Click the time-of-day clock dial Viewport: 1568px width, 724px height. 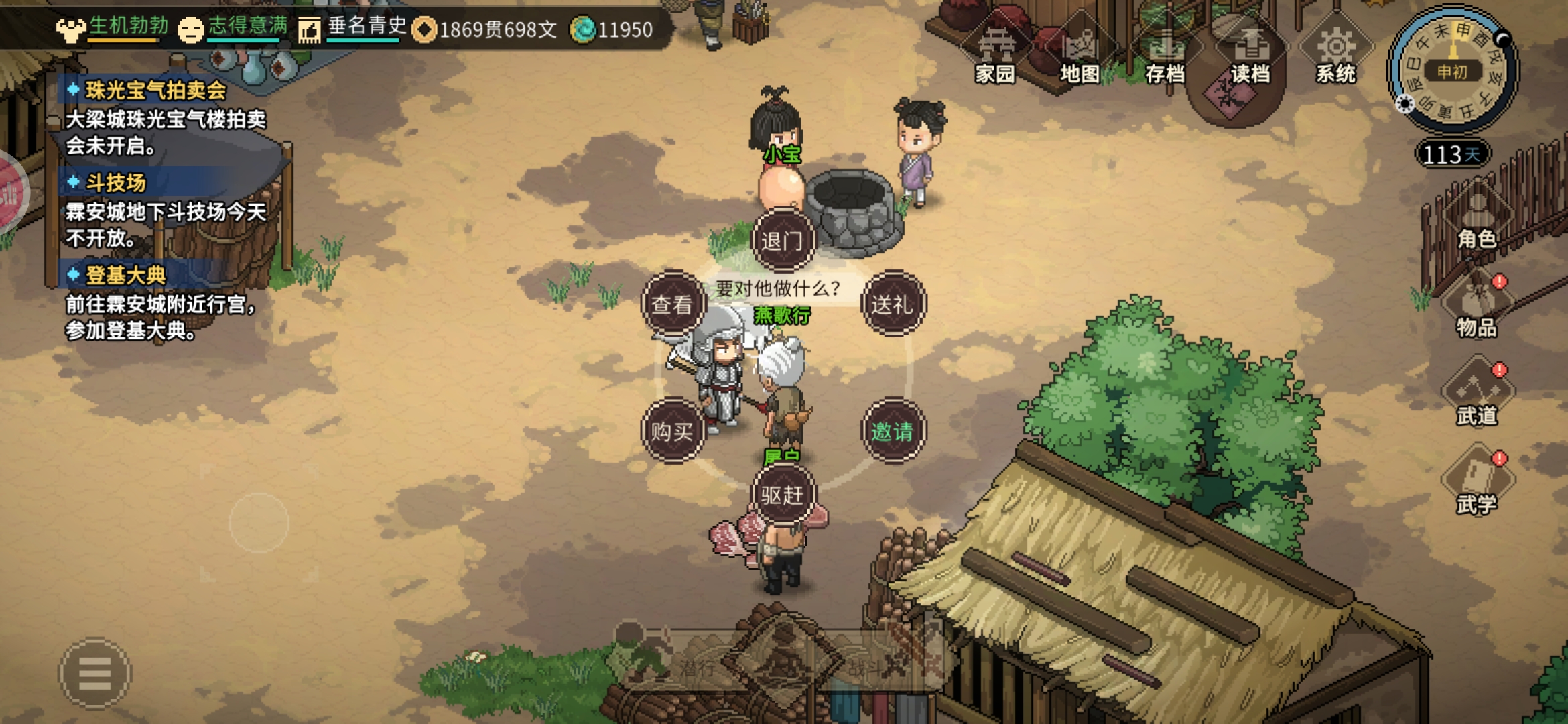[1452, 70]
